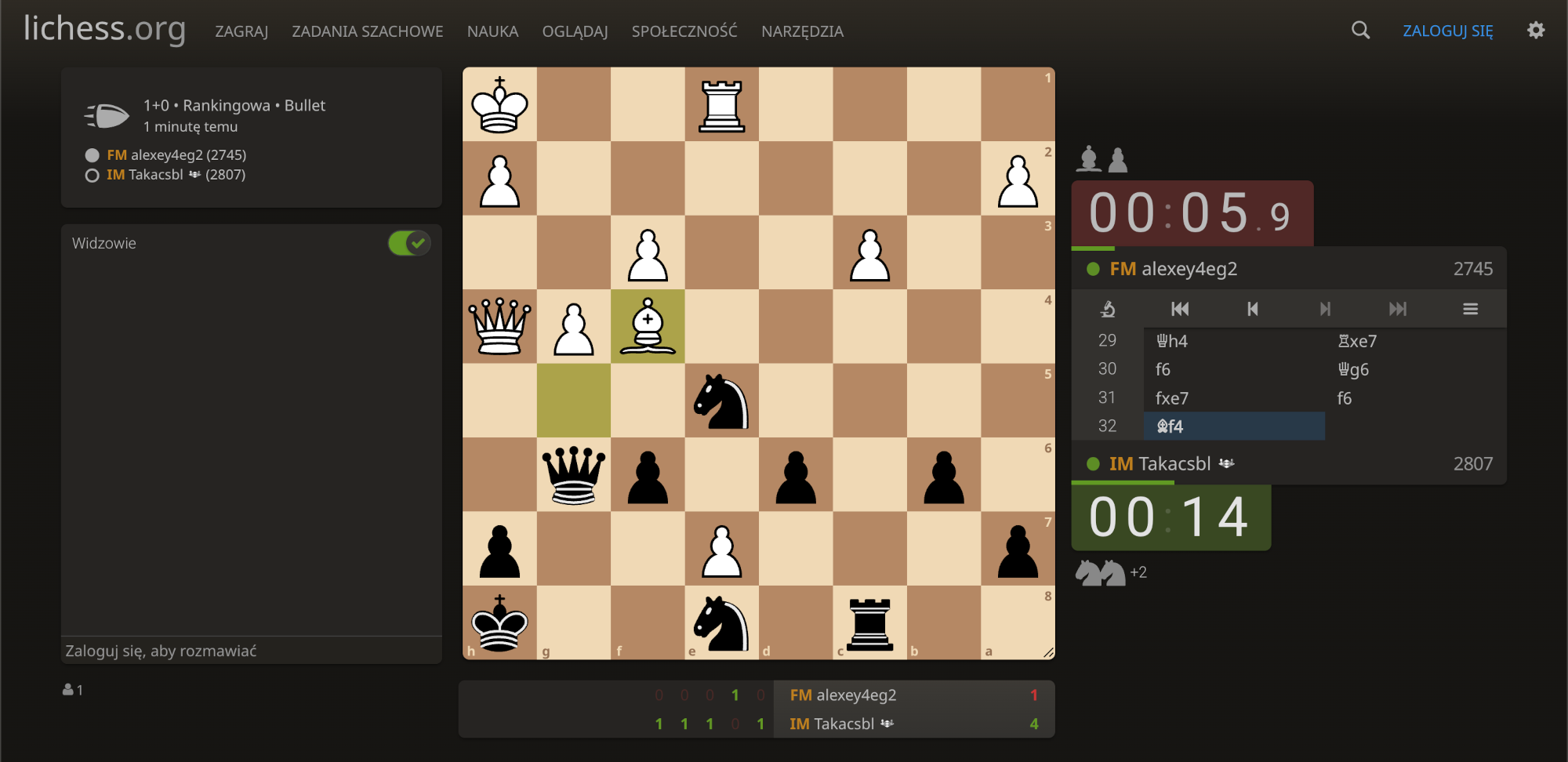
Task: Click the patron wings icon beside Takacsbl
Action: (1225, 463)
